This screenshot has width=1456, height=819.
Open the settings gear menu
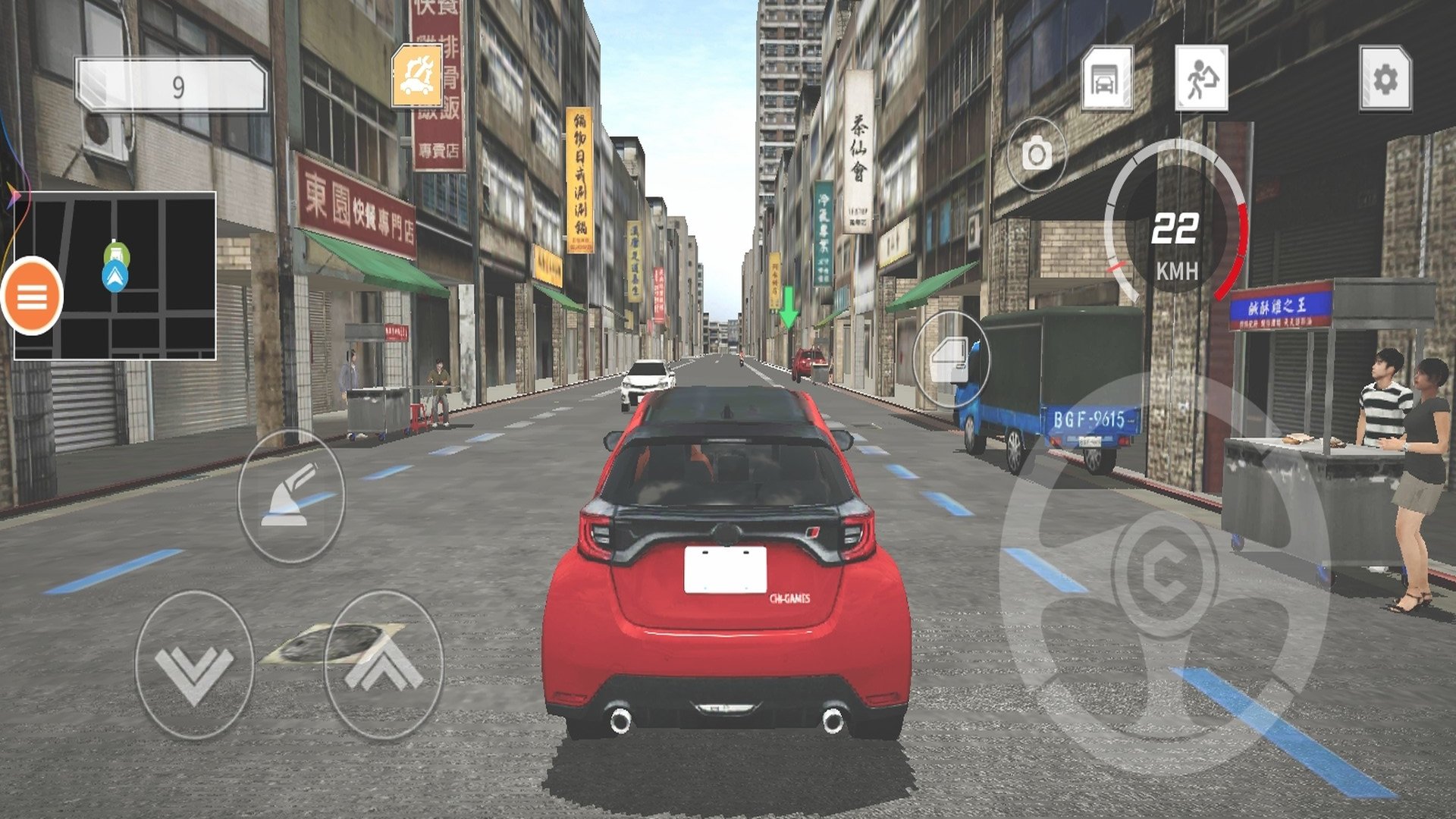[x=1385, y=79]
